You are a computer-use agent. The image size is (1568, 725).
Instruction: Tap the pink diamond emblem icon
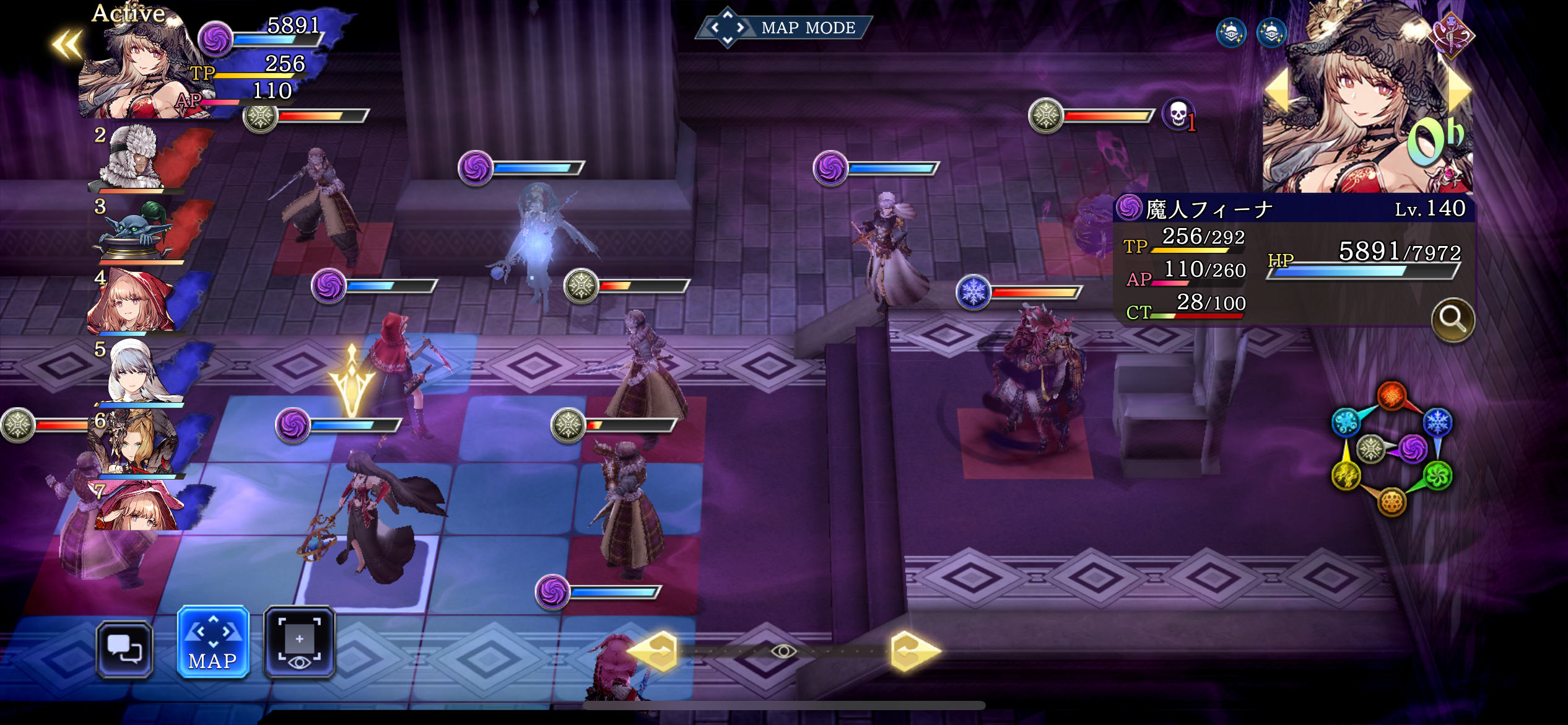pos(1451,34)
